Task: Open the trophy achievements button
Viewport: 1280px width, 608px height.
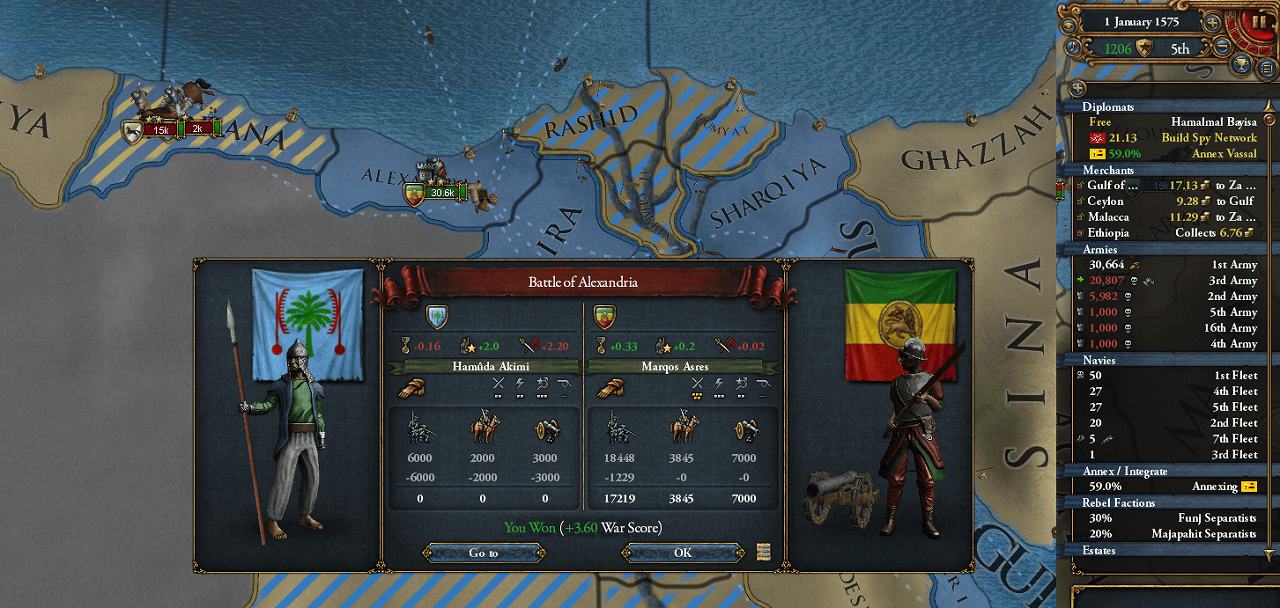Action: tap(1240, 66)
